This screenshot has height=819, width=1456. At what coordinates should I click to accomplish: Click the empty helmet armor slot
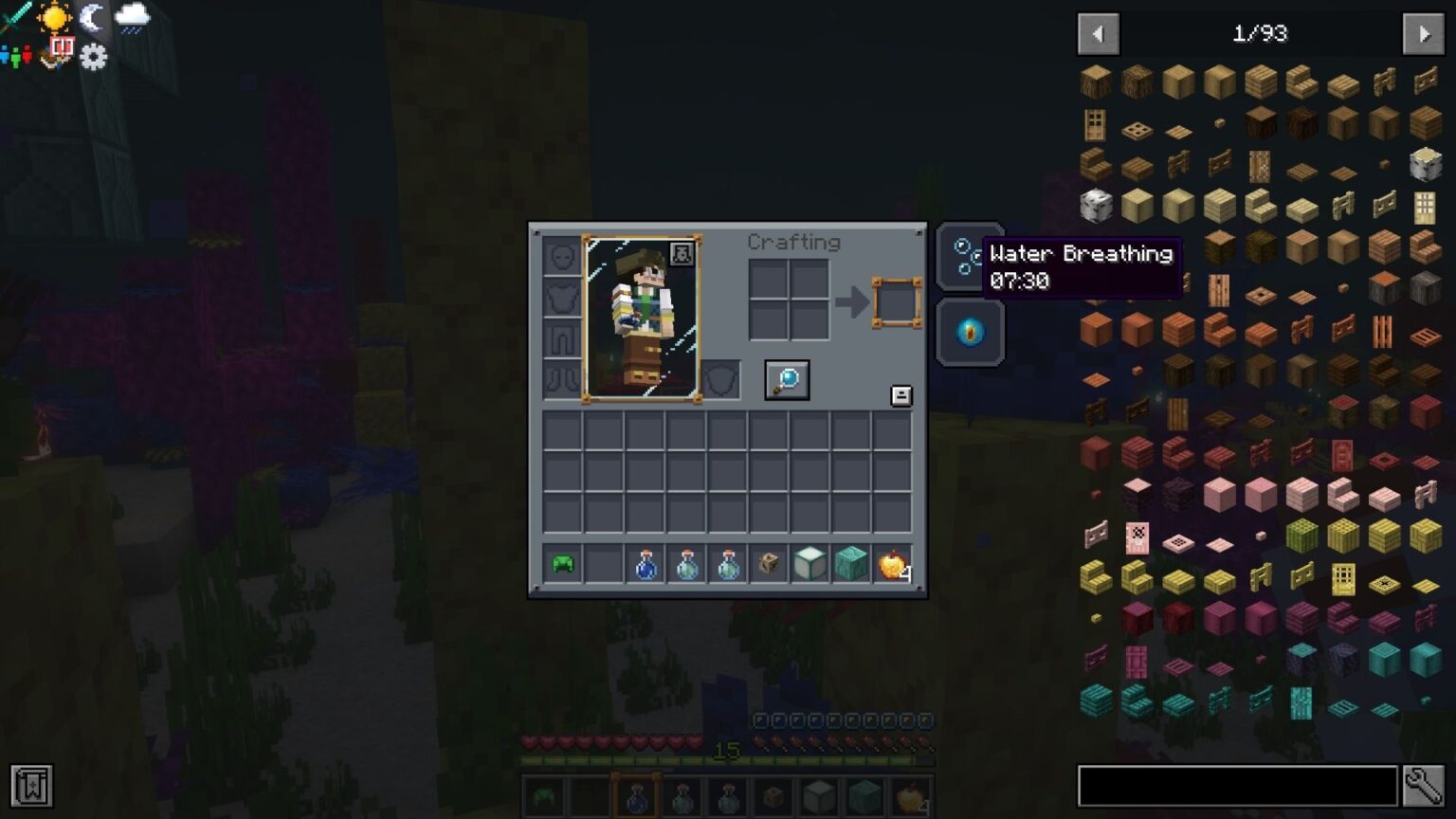pyautogui.click(x=561, y=257)
